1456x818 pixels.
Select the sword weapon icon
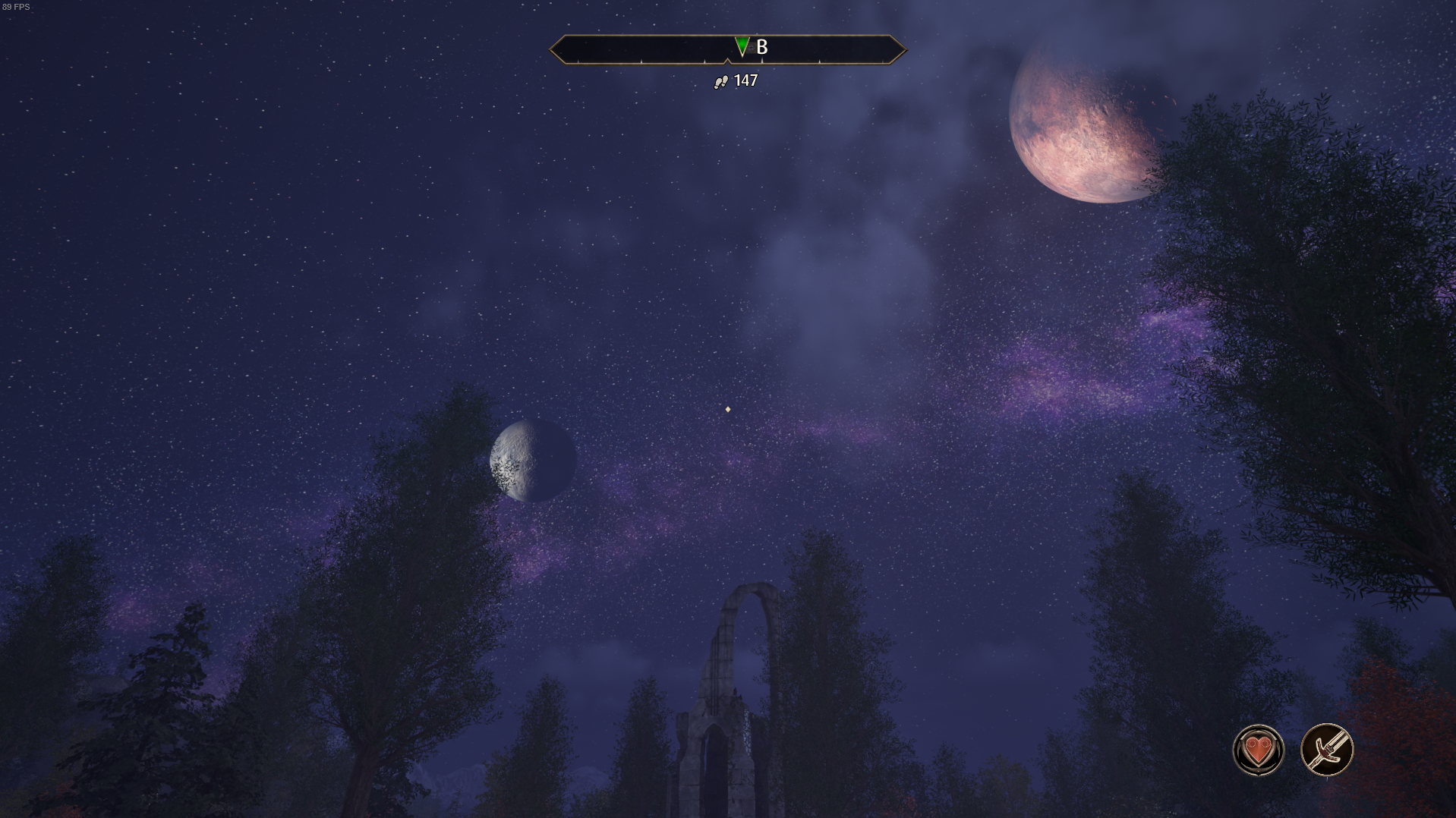pos(1327,750)
